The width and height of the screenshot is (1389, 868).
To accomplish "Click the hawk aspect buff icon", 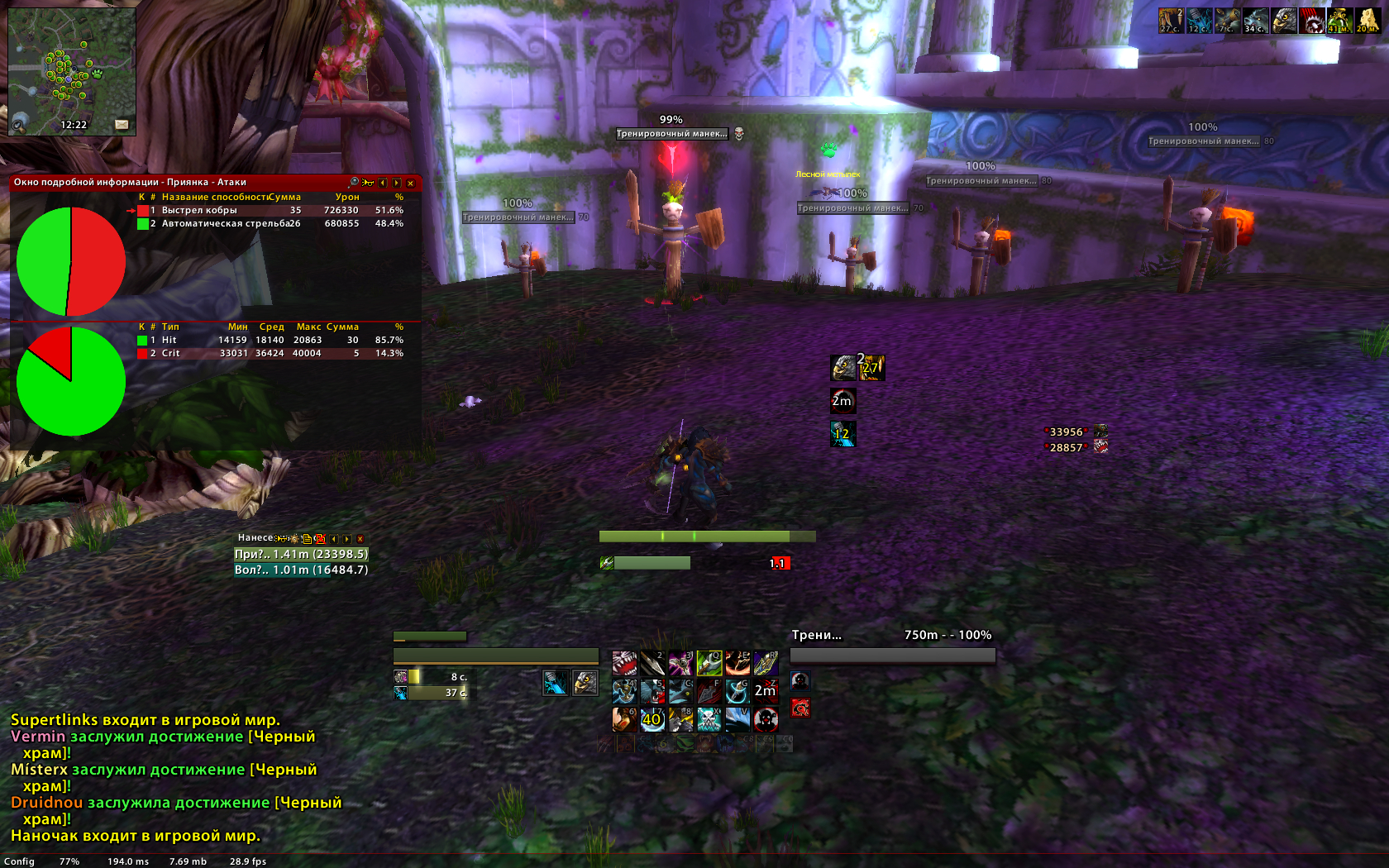I will point(1283,21).
